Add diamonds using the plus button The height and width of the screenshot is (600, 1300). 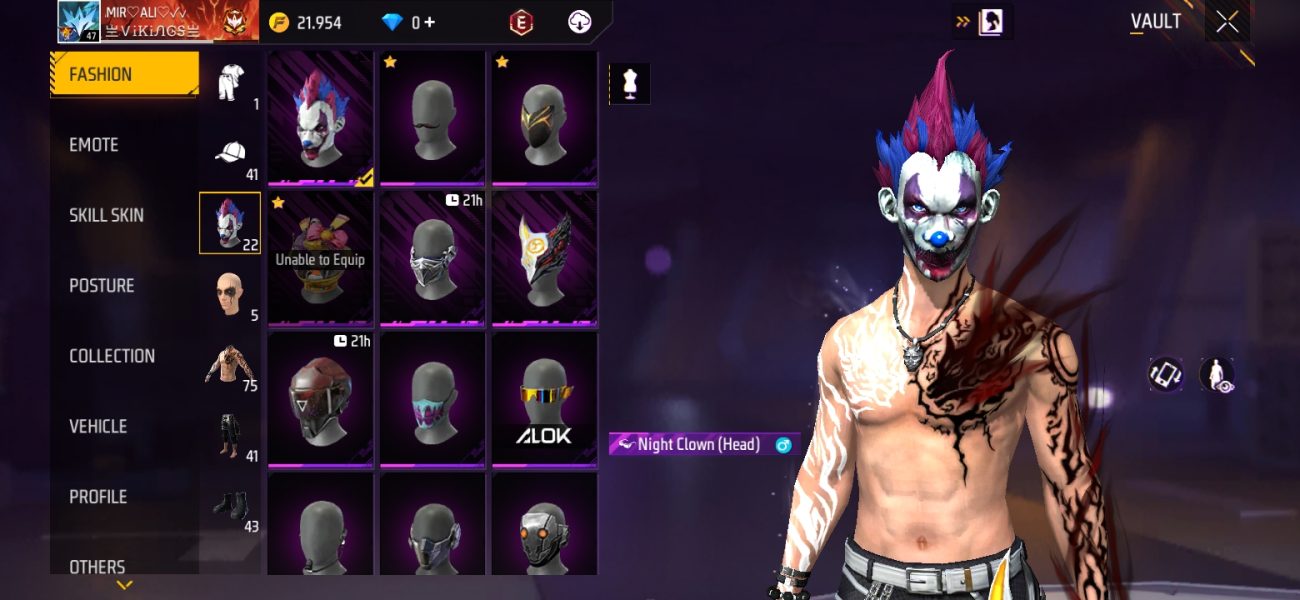[x=430, y=22]
